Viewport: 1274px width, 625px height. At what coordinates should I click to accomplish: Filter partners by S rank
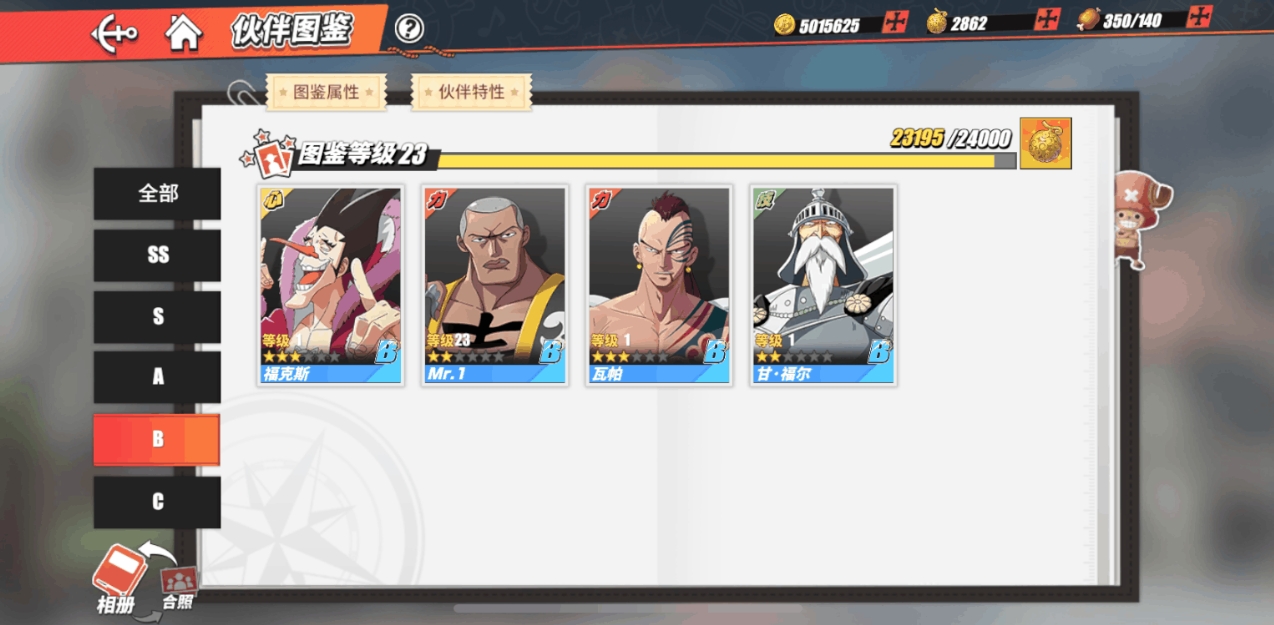click(157, 317)
